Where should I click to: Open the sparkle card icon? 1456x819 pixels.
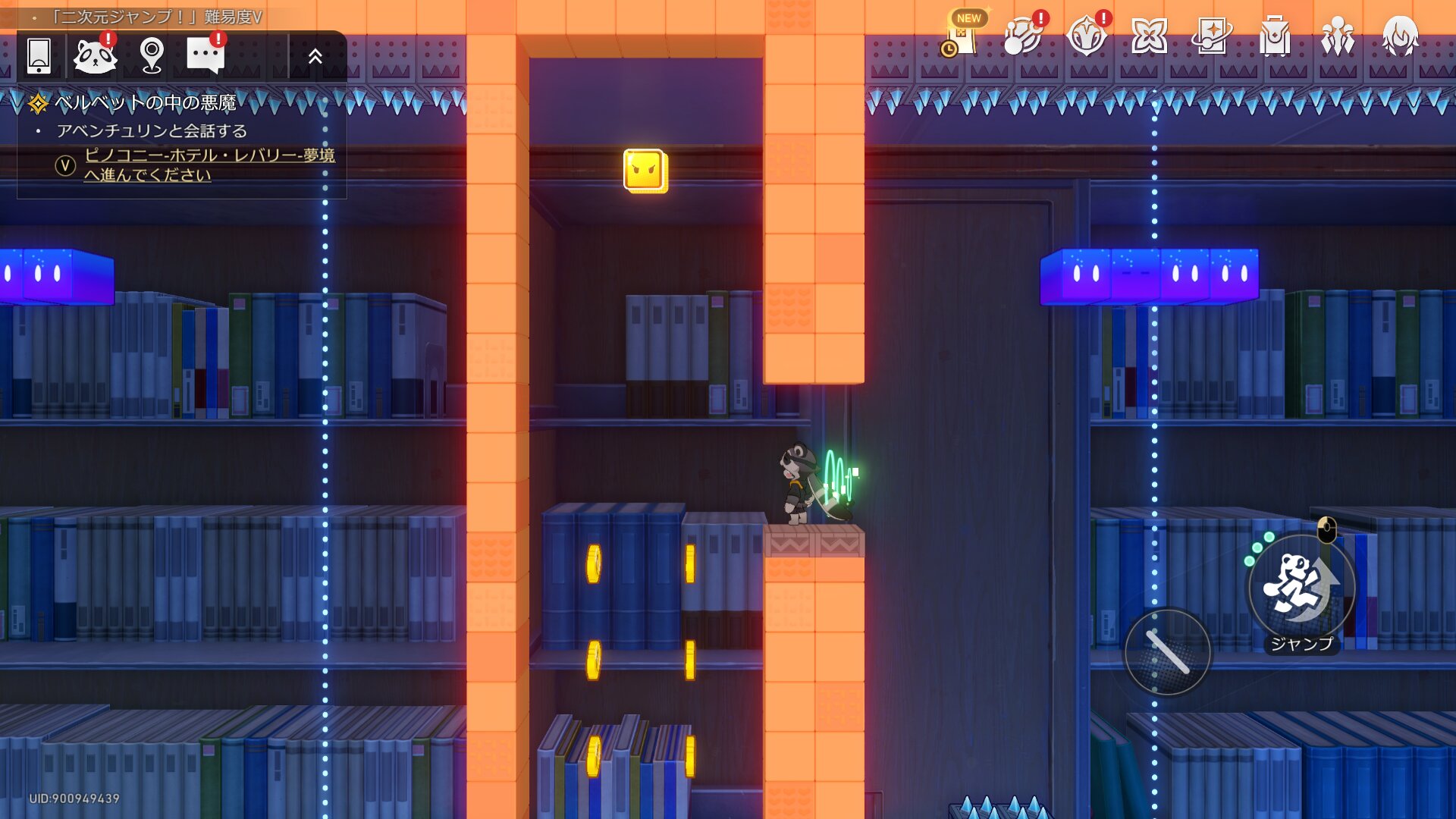1212,36
